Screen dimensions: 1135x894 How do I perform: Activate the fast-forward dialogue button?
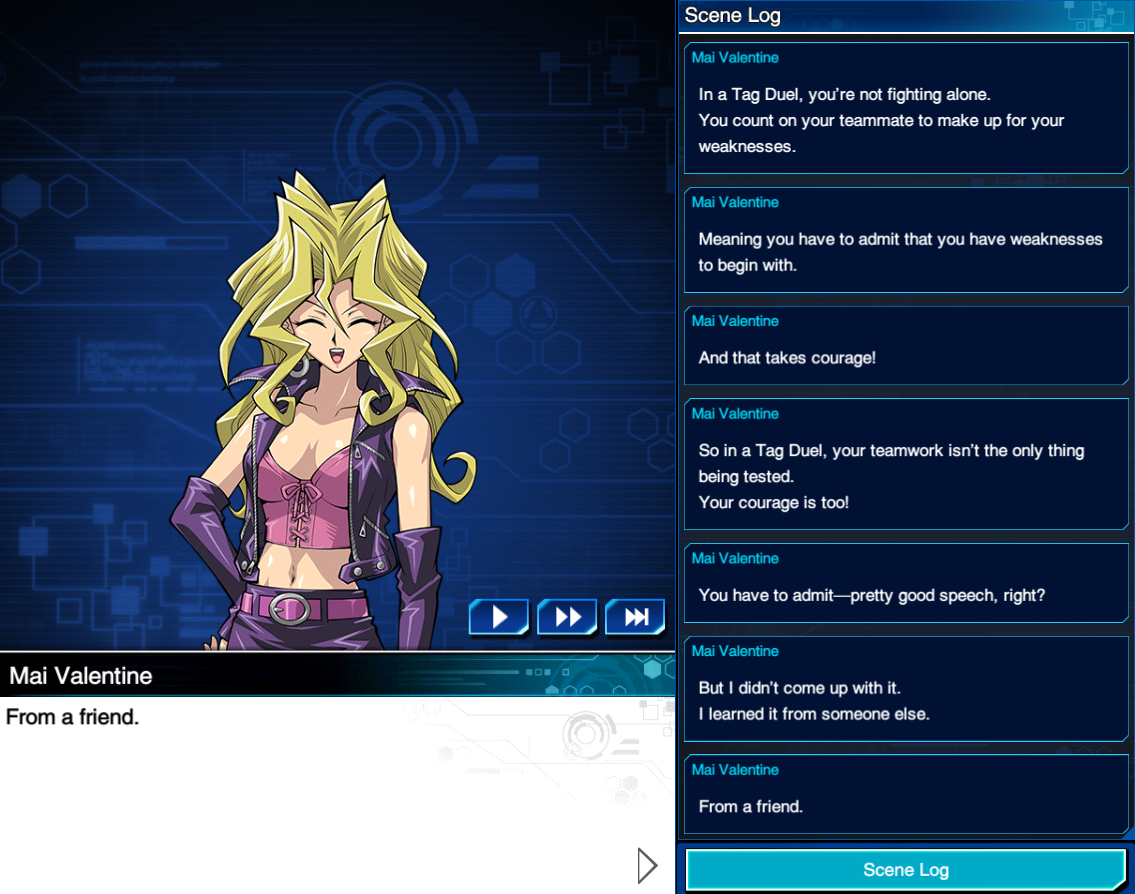tap(567, 617)
